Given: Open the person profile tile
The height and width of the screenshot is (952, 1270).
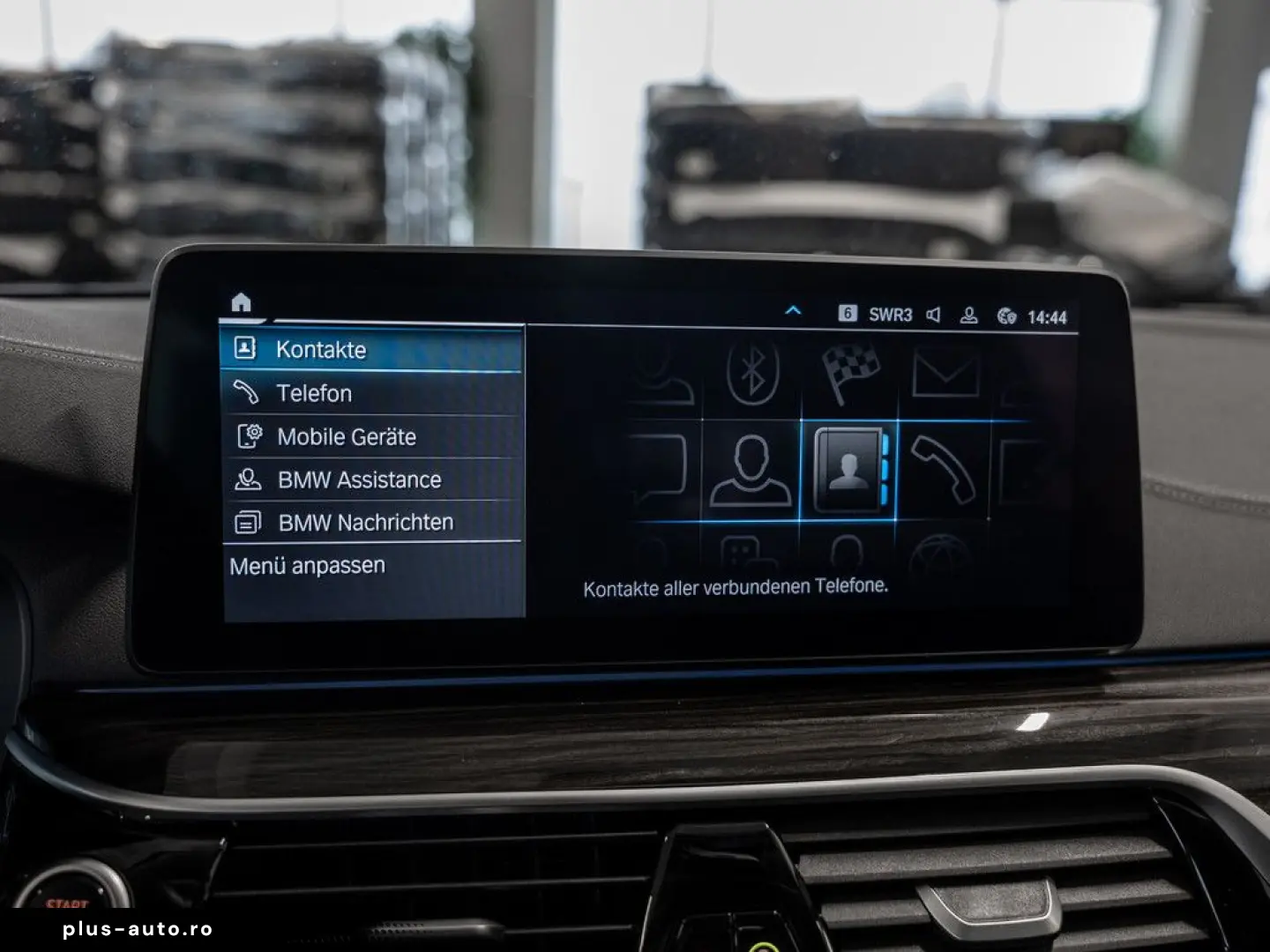Looking at the screenshot, I should (751, 470).
